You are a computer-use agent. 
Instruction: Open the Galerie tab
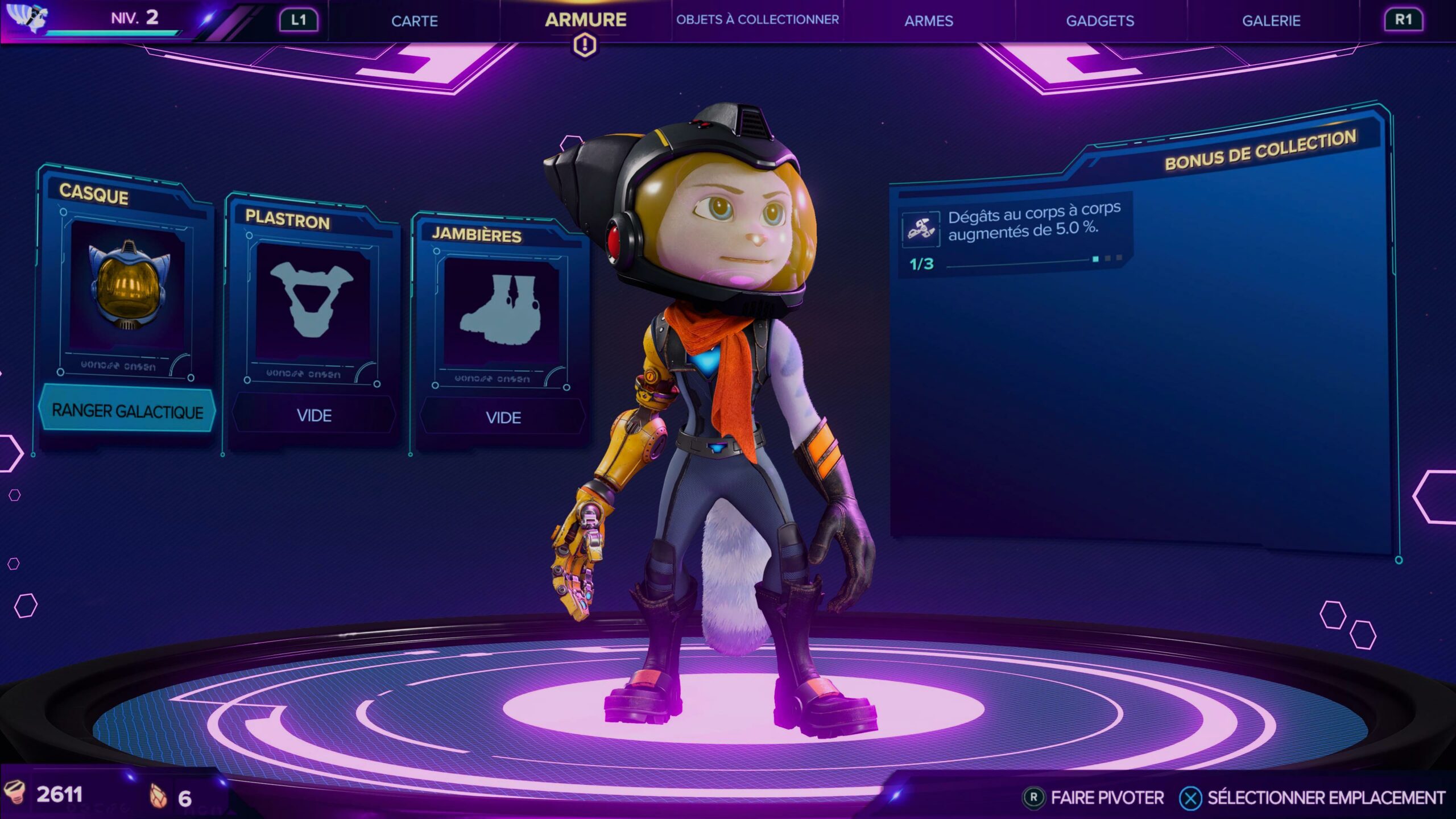click(x=1271, y=21)
